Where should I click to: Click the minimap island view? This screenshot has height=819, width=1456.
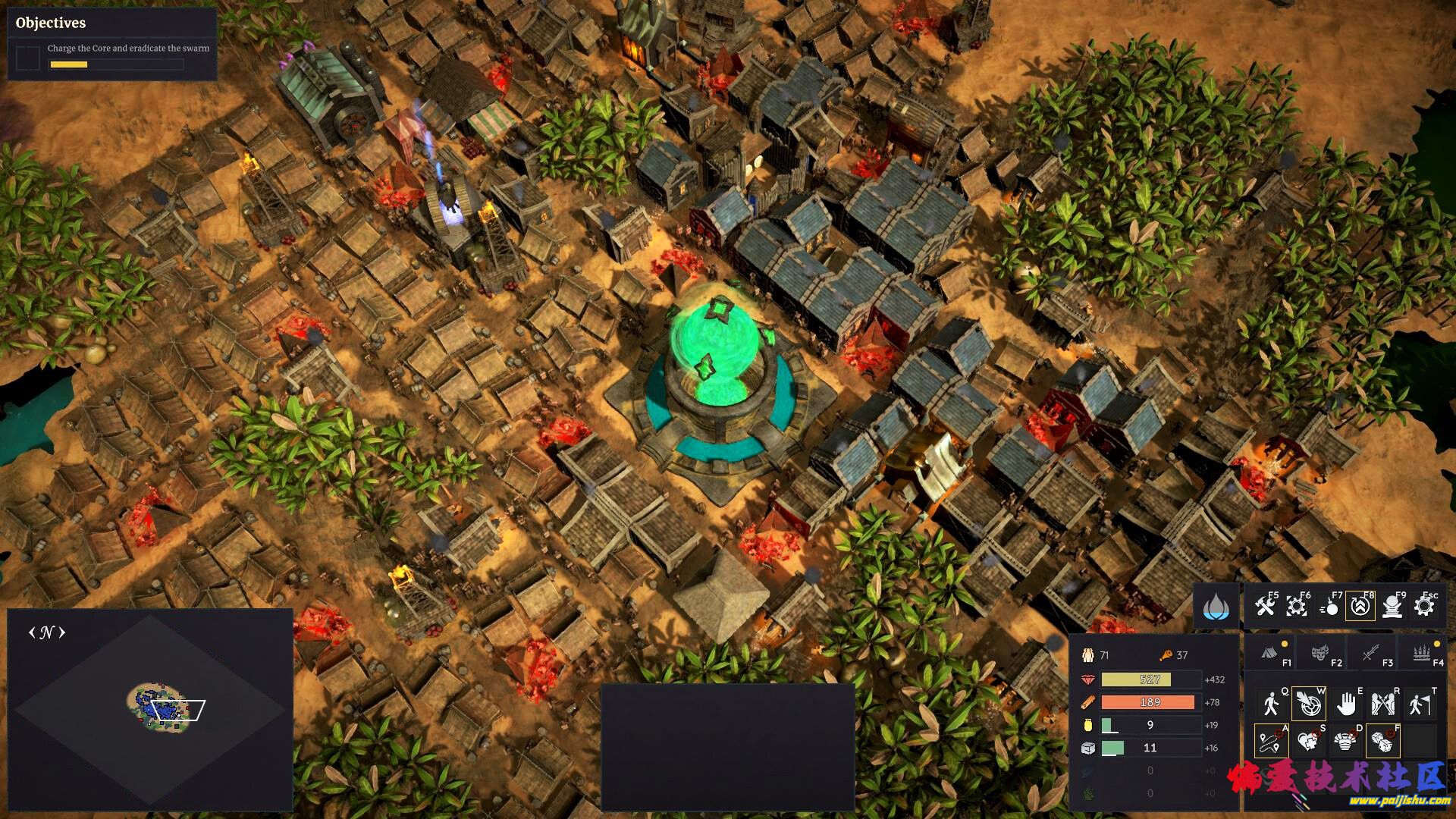pos(161,705)
